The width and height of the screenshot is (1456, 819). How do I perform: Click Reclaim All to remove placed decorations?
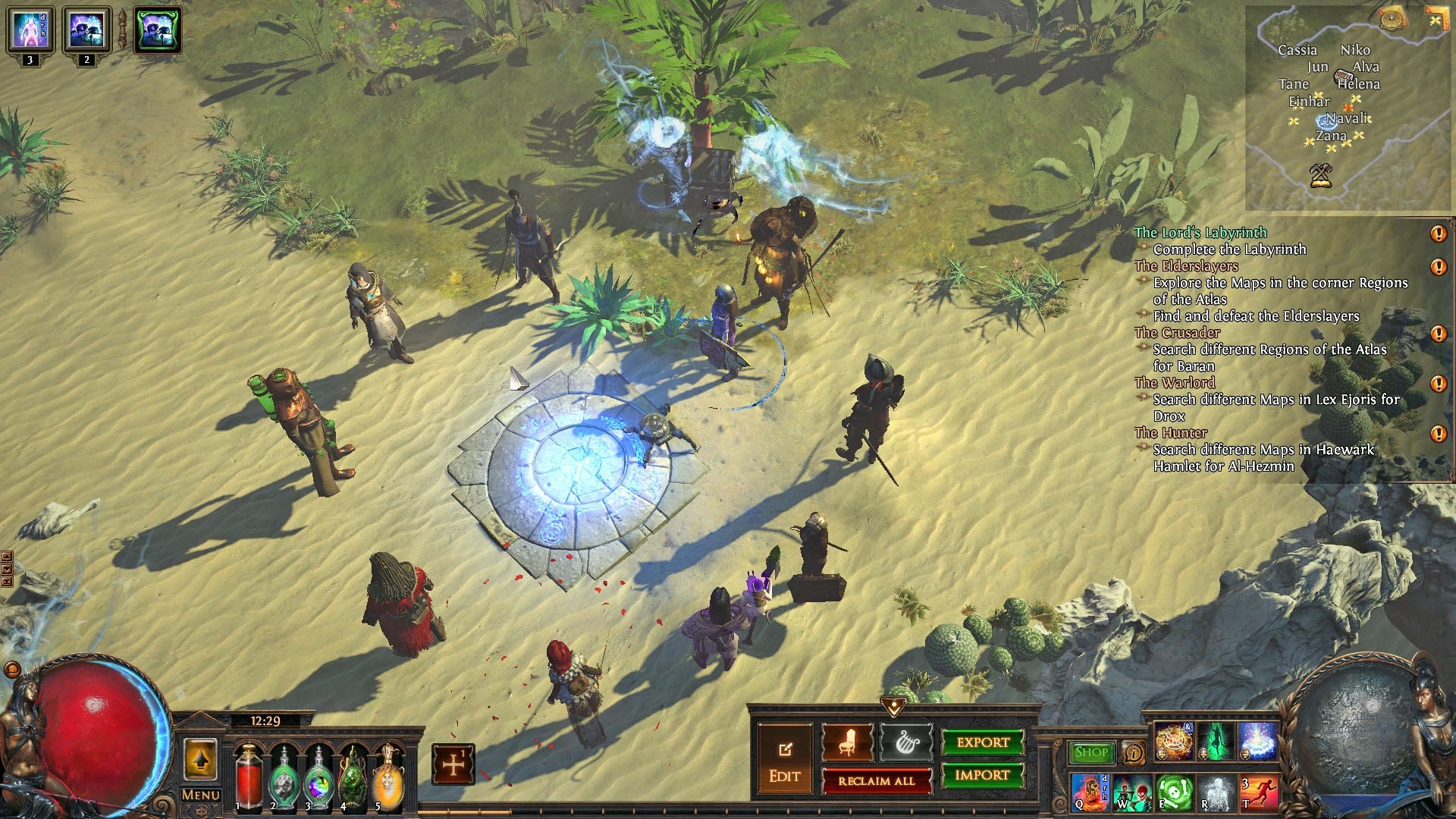(877, 781)
